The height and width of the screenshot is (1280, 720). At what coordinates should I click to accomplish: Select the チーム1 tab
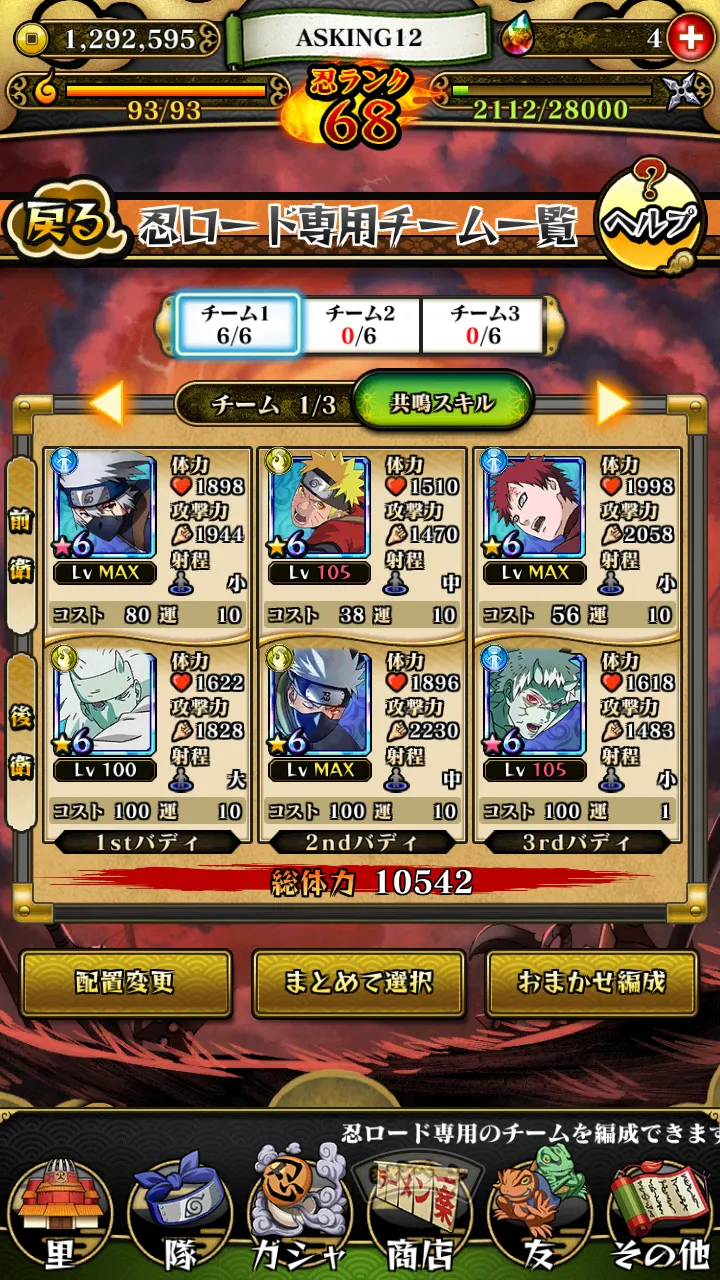(x=237, y=324)
